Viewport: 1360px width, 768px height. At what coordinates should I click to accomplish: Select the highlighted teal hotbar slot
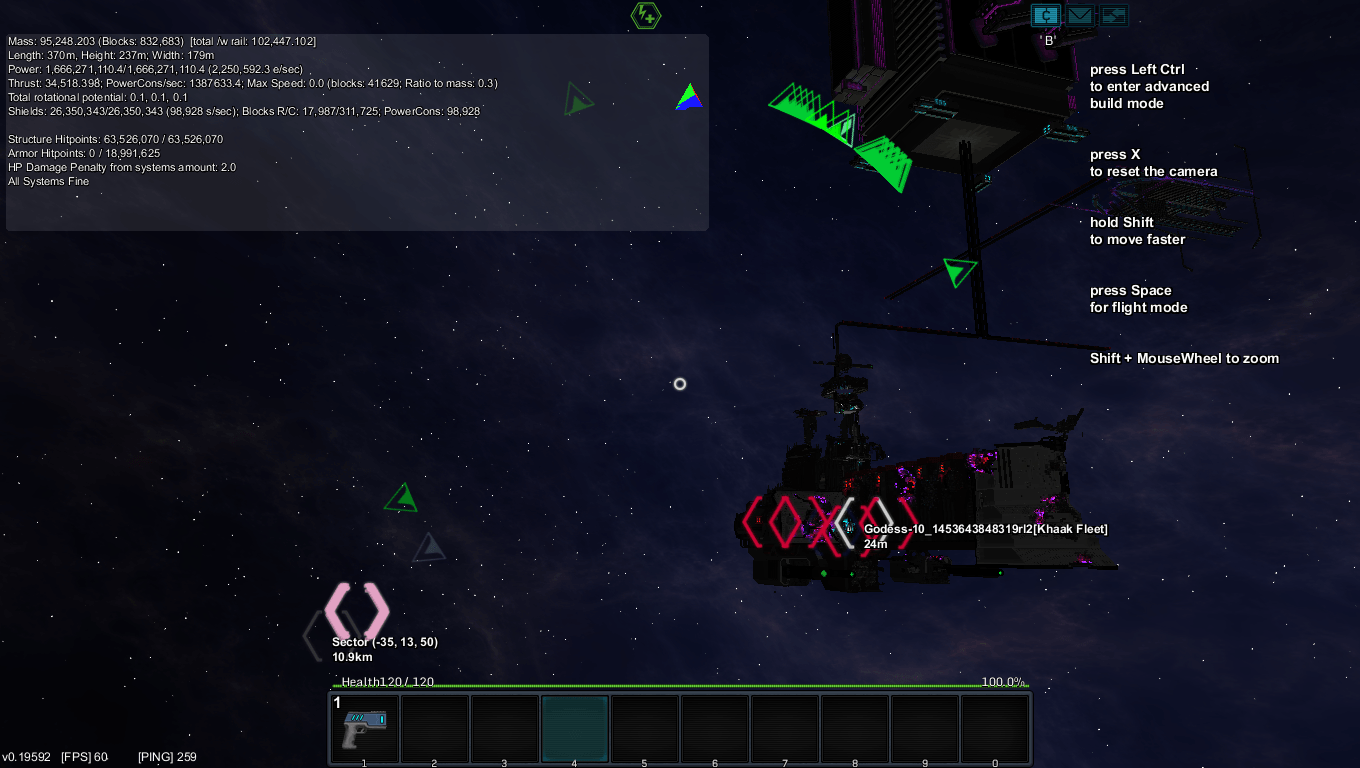575,729
